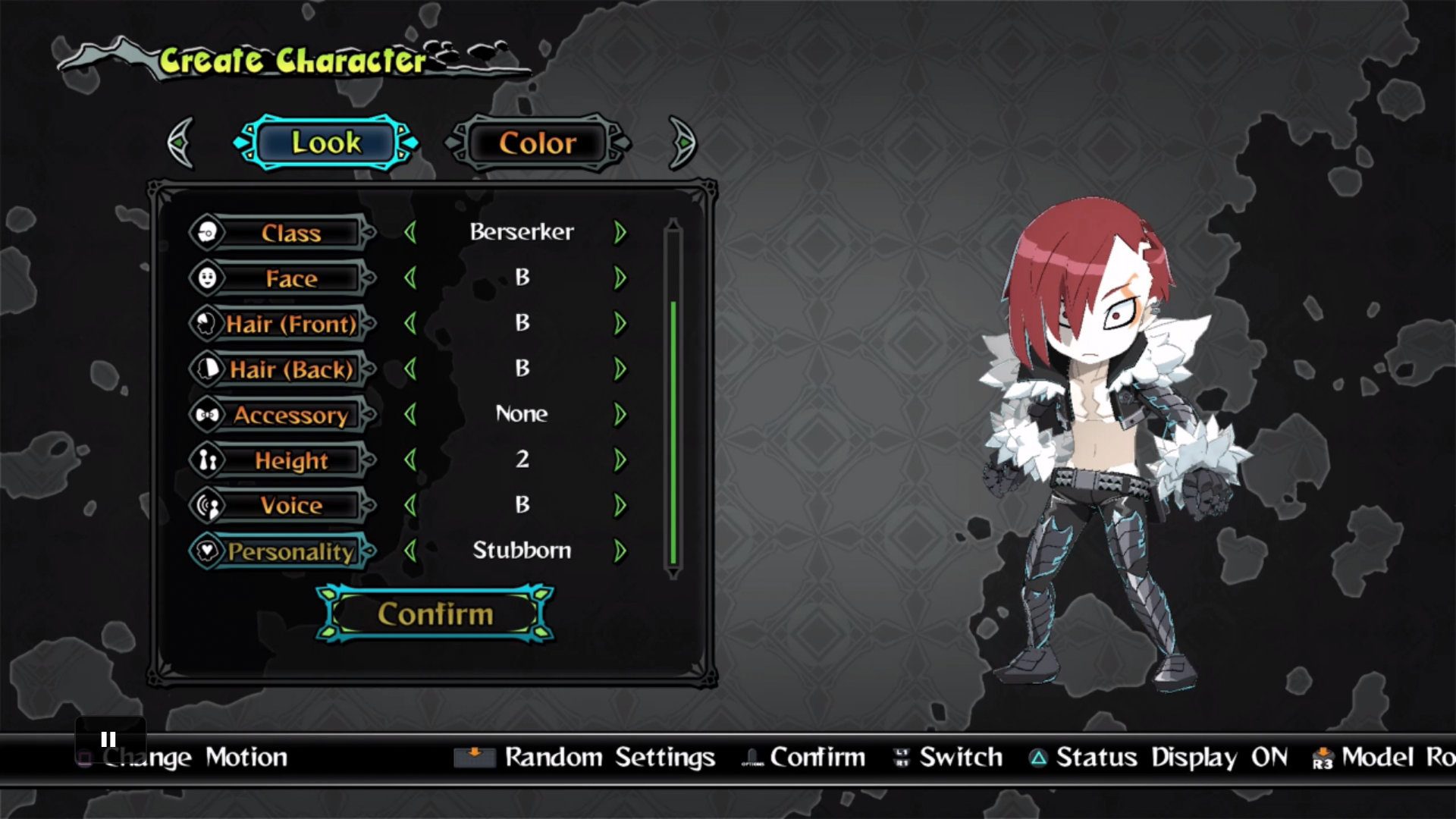
Task: Pick the next Accessory option
Action: coord(620,414)
